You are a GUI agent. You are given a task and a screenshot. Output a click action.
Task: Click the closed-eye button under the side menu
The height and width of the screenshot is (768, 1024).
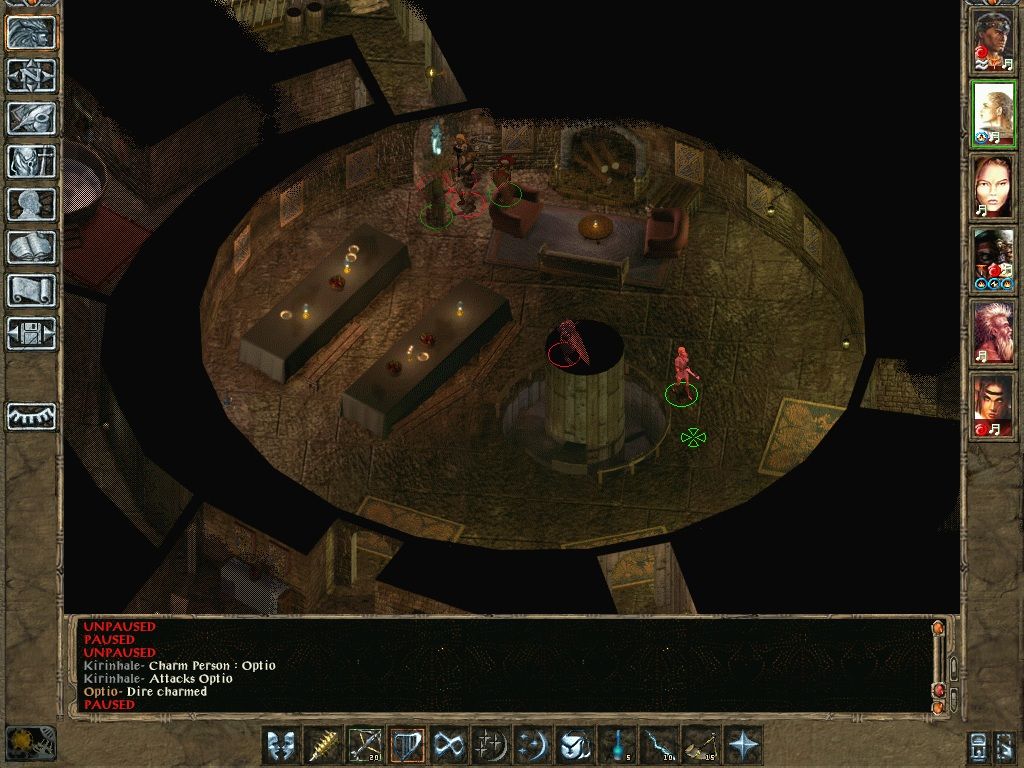(32, 416)
